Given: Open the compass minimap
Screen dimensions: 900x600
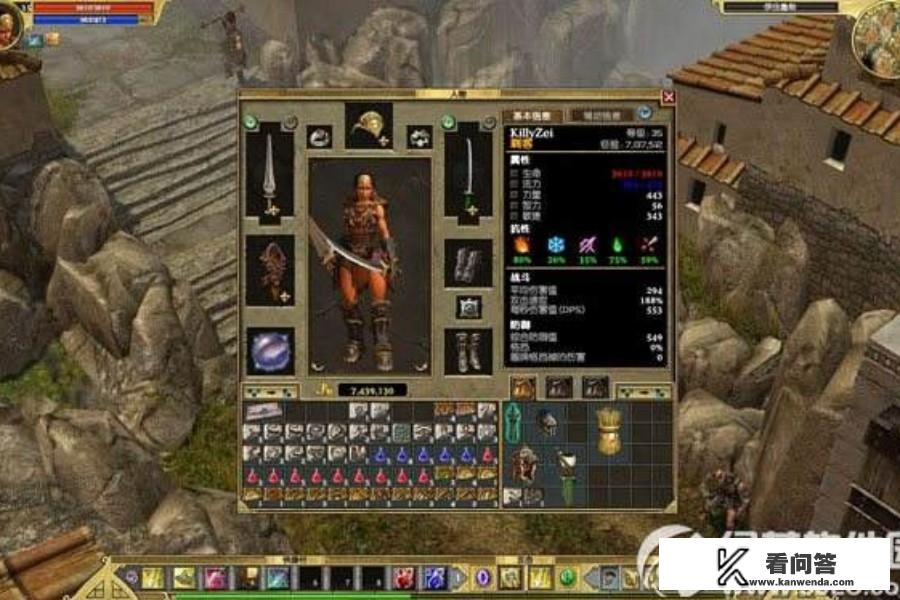Looking at the screenshot, I should pos(878,35).
